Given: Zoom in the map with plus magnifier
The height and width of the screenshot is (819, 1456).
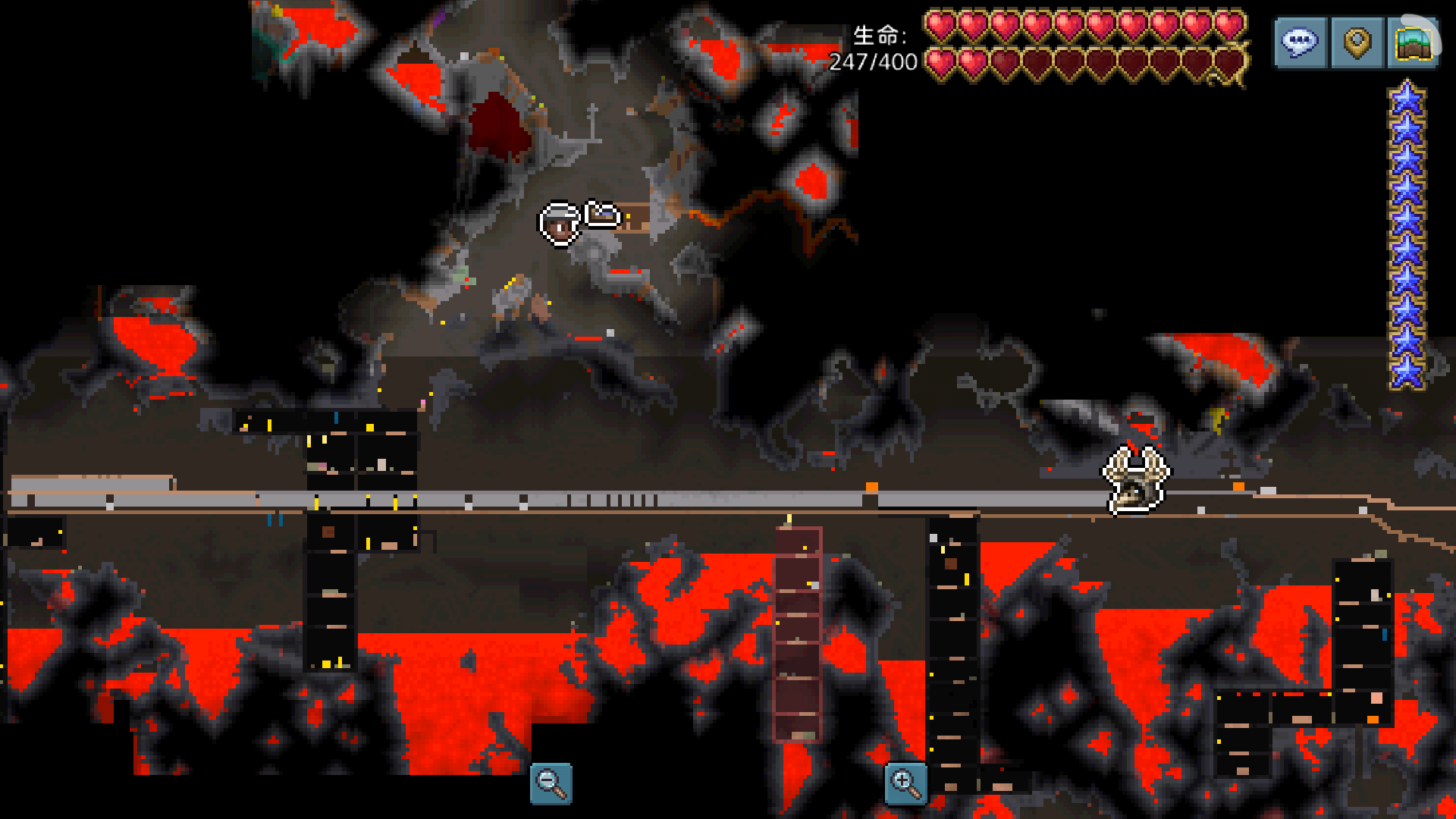Looking at the screenshot, I should pos(905,783).
